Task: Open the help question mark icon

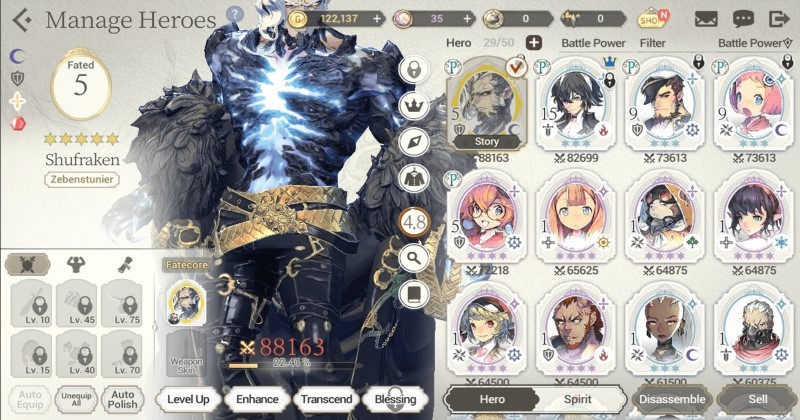Action: (x=235, y=15)
